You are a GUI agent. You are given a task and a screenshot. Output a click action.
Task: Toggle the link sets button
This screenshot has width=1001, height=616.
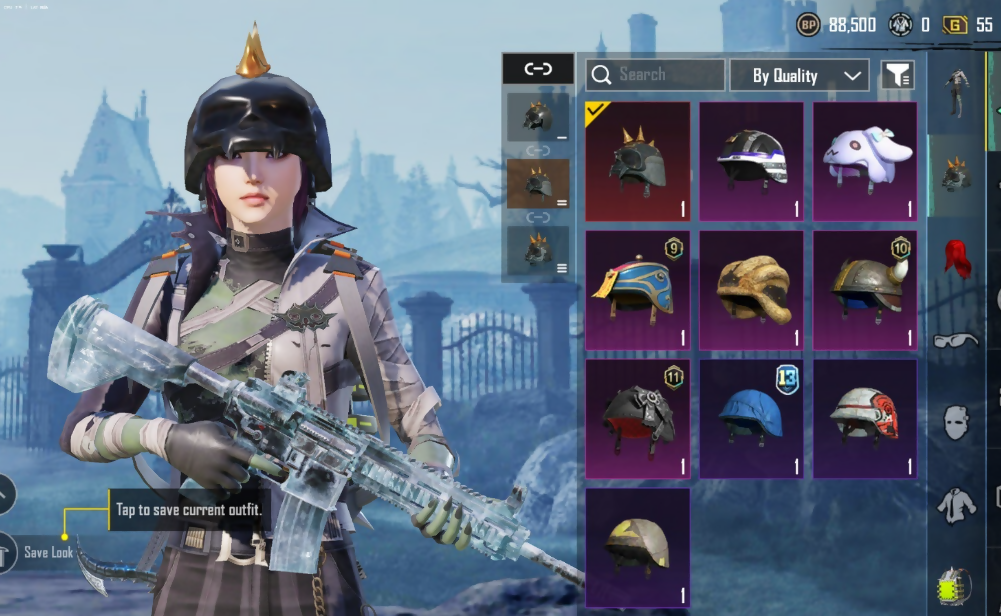538,68
